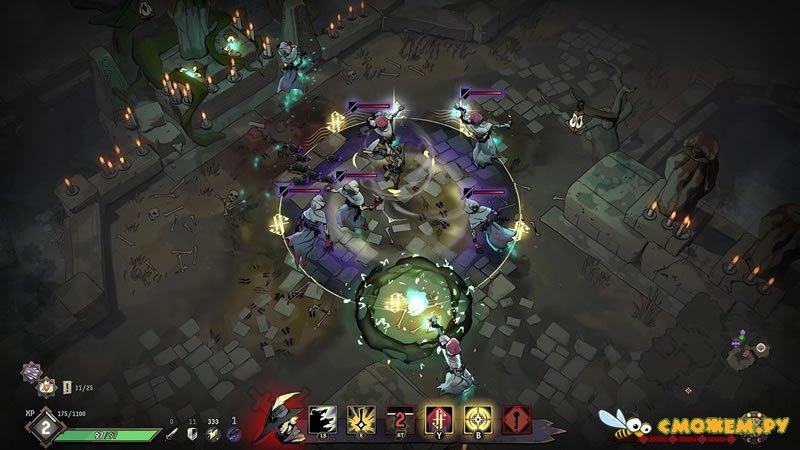The height and width of the screenshot is (450, 800).
Task: Select the red ability slot showing 2
Action: pos(399,420)
